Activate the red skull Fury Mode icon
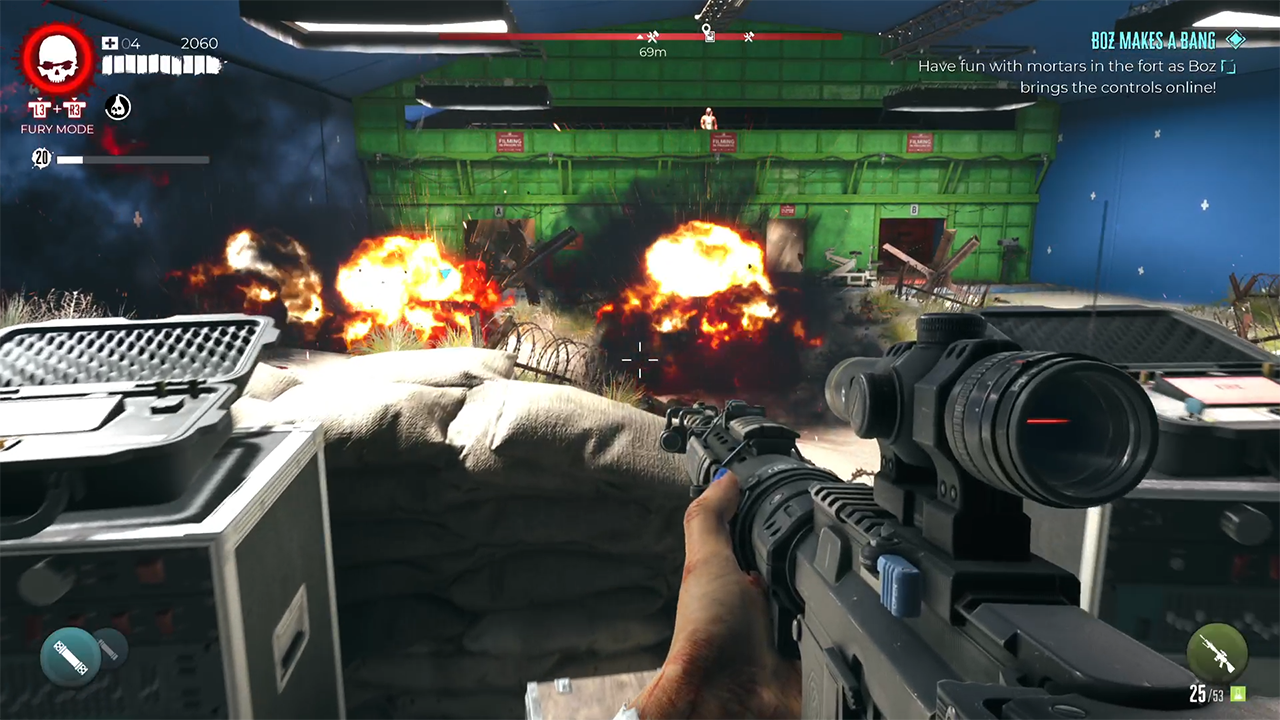Image resolution: width=1280 pixels, height=720 pixels. click(x=58, y=60)
